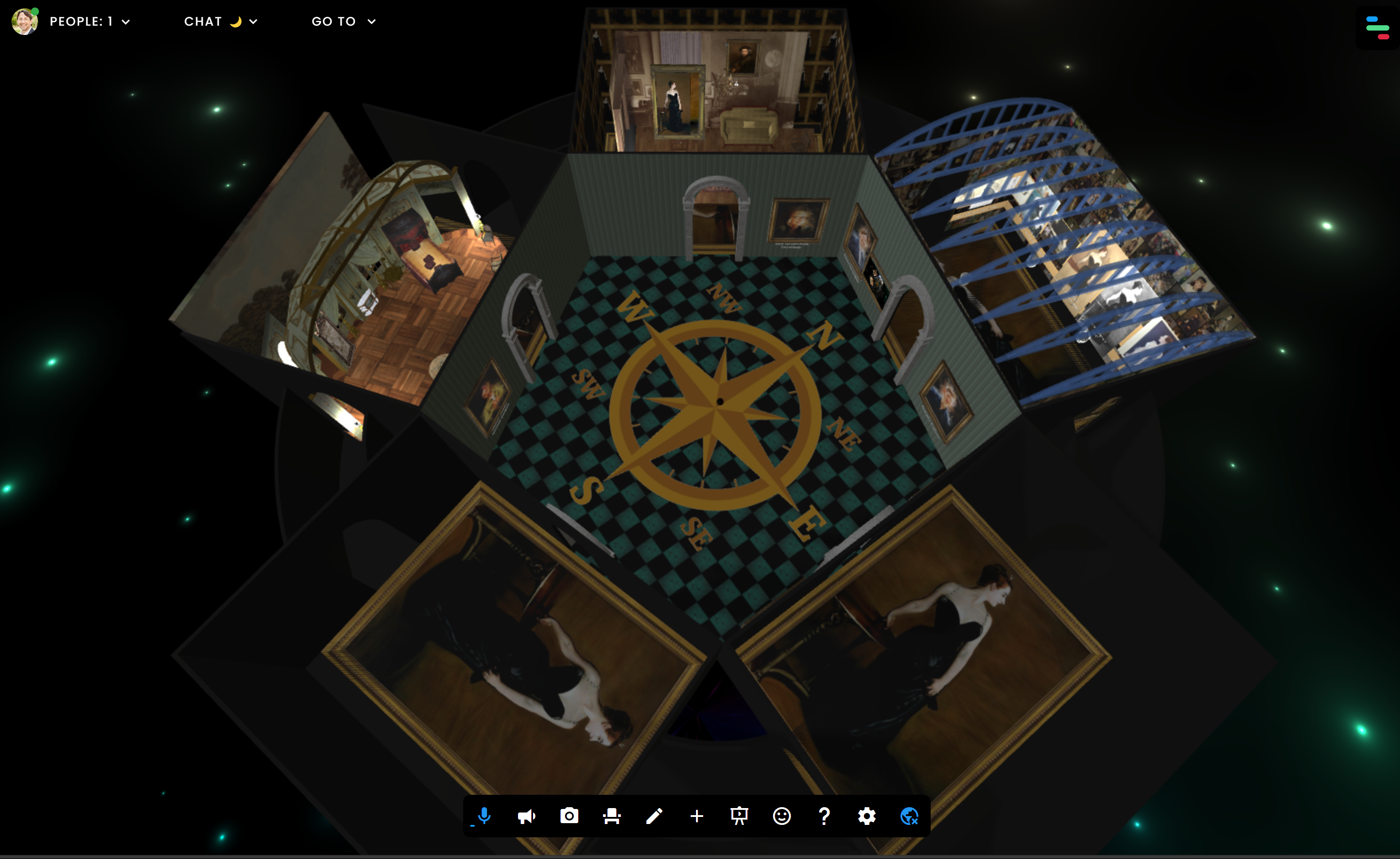Expand the Chat dropdown
The width and height of the screenshot is (1400, 859).
click(220, 22)
